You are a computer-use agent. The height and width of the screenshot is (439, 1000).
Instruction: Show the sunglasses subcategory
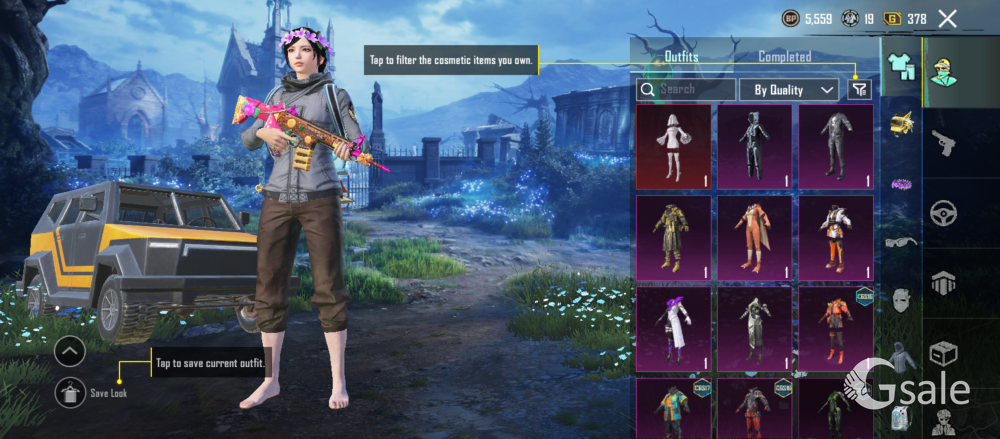(x=901, y=240)
